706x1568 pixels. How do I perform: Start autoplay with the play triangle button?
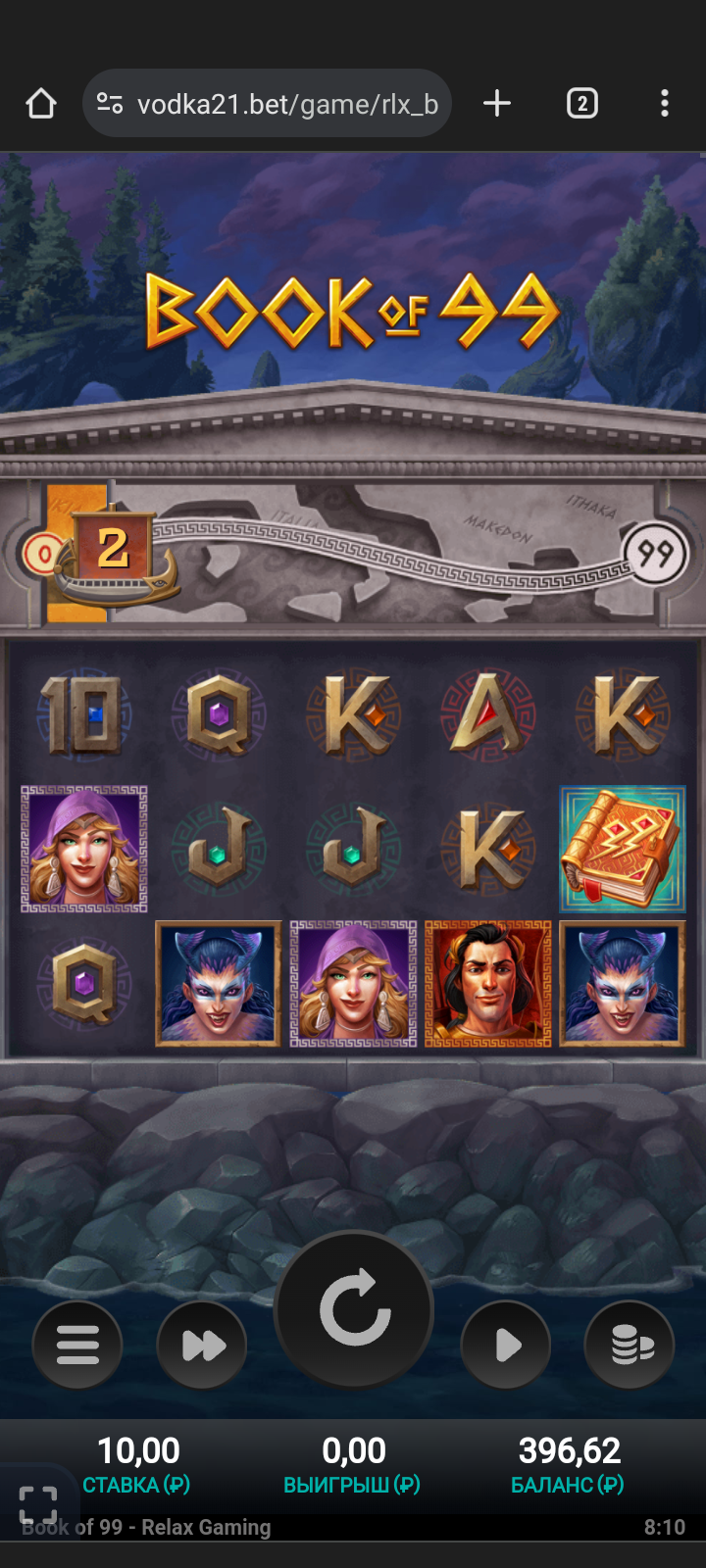(x=506, y=1345)
